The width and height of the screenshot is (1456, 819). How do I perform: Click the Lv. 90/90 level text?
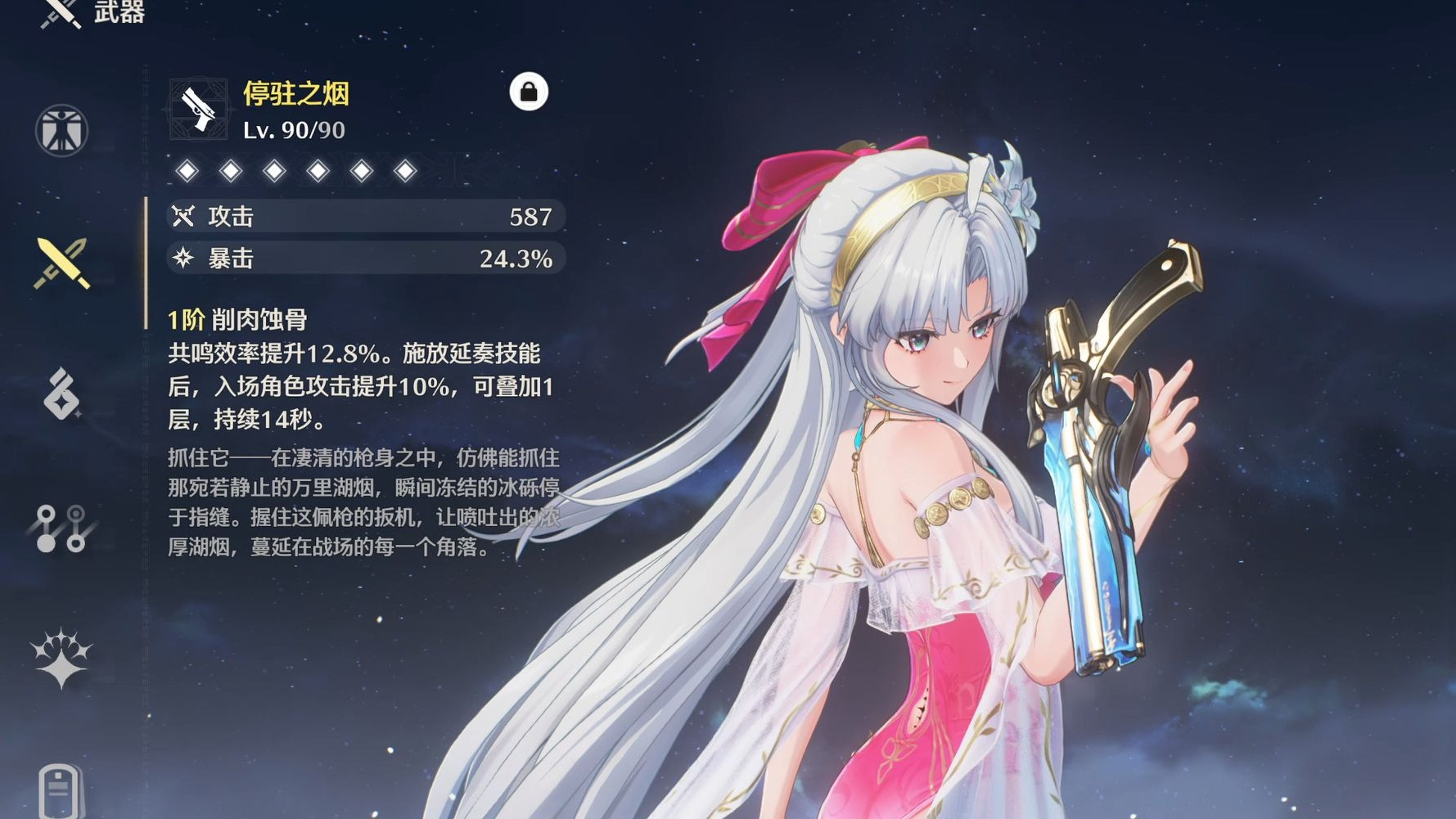point(295,128)
